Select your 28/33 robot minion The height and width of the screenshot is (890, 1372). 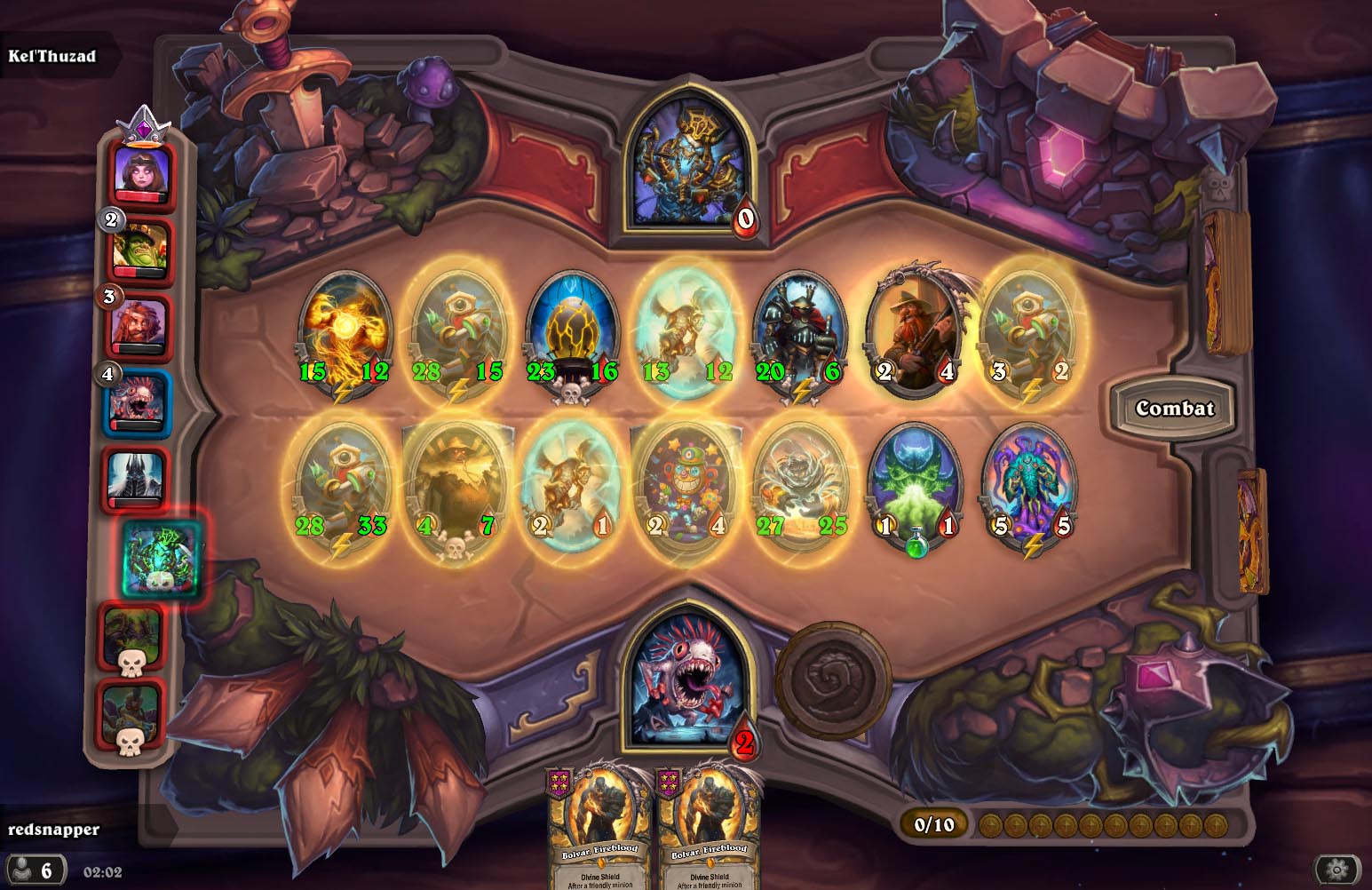[x=342, y=487]
